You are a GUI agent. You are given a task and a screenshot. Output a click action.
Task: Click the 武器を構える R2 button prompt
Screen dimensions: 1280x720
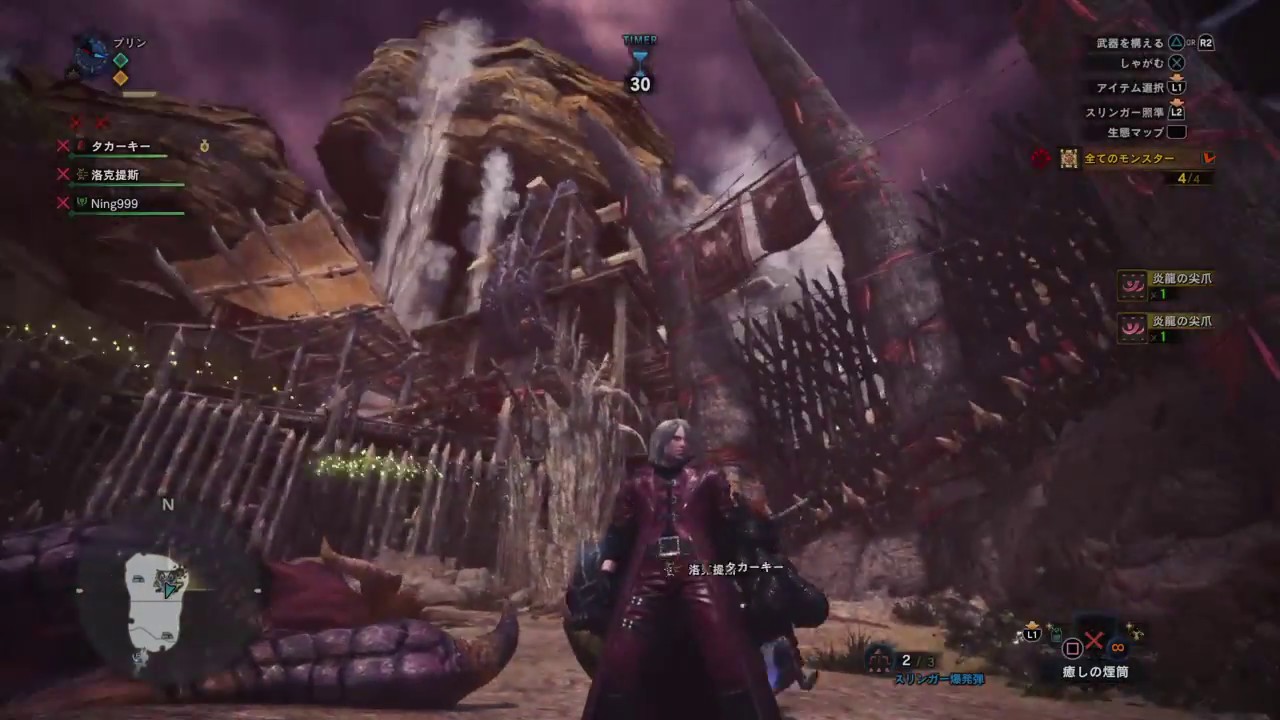[x=1204, y=43]
